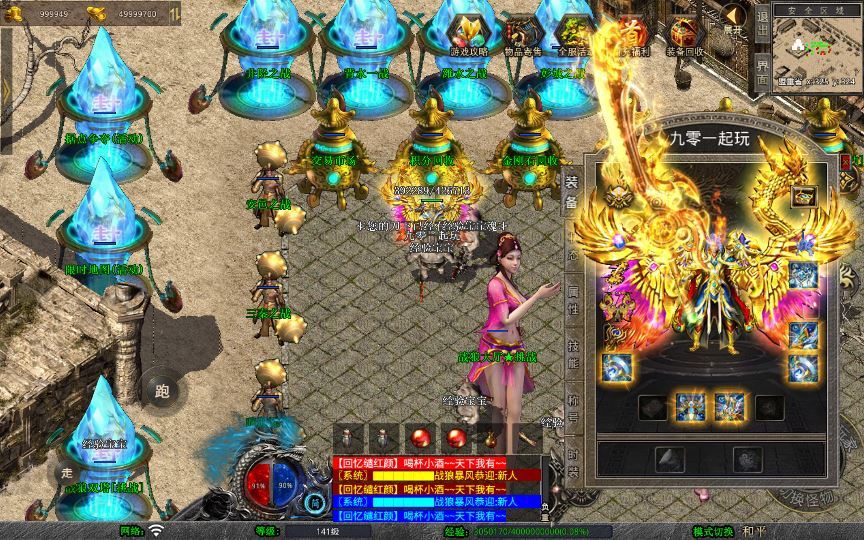Click the 界面 interface button
Image resolution: width=864 pixels, height=540 pixels.
(762, 70)
